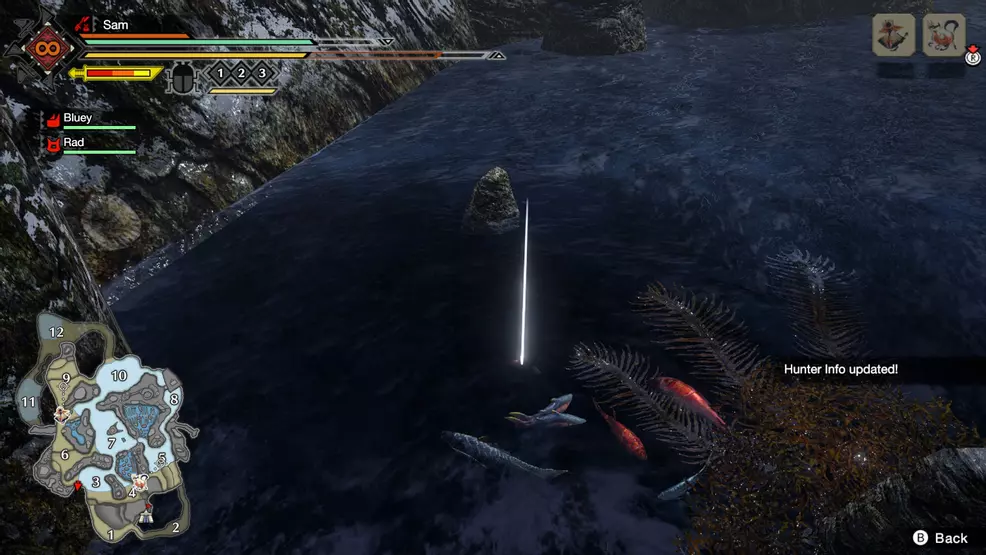Click area 10 on the minimap

point(119,376)
